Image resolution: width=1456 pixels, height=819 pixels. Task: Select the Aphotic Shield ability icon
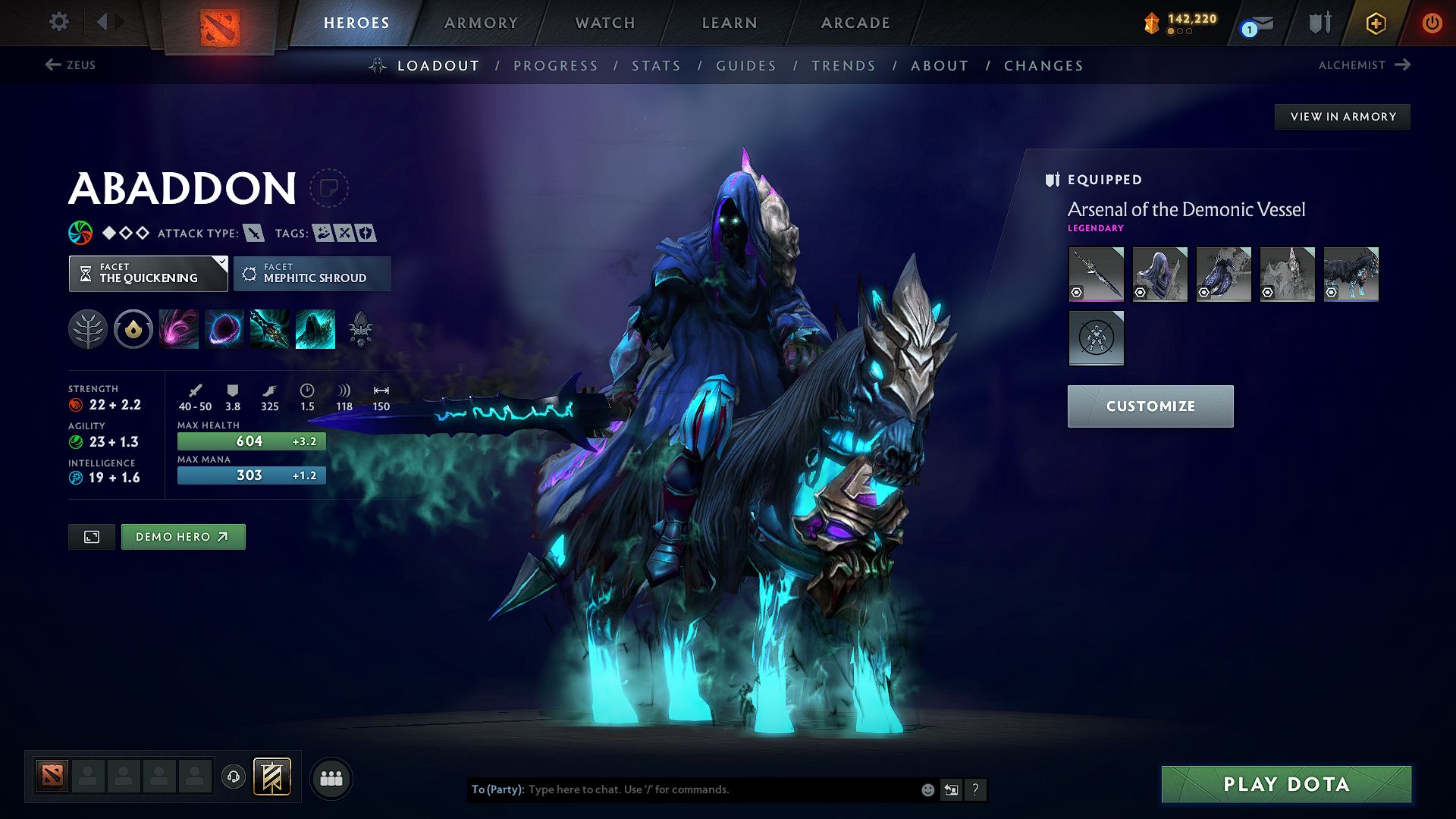tap(224, 328)
